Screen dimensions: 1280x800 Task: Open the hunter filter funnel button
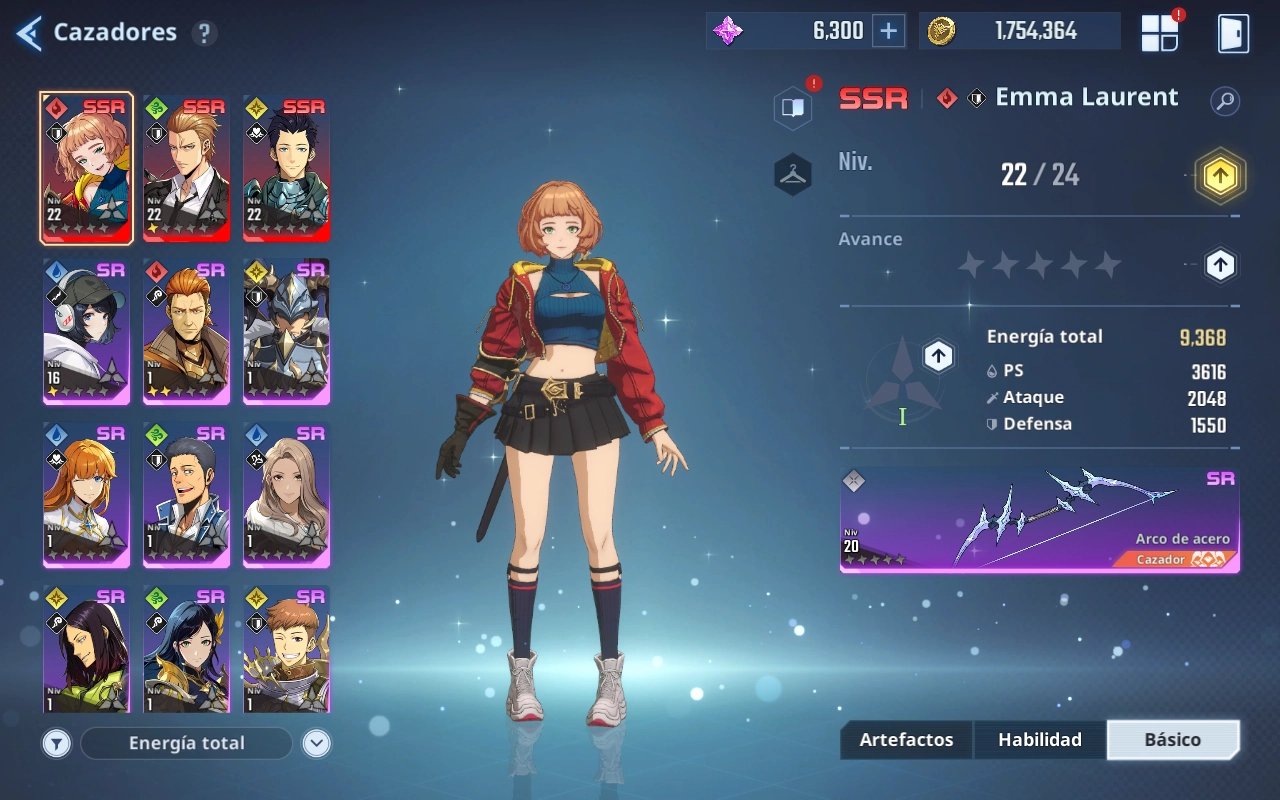[57, 743]
